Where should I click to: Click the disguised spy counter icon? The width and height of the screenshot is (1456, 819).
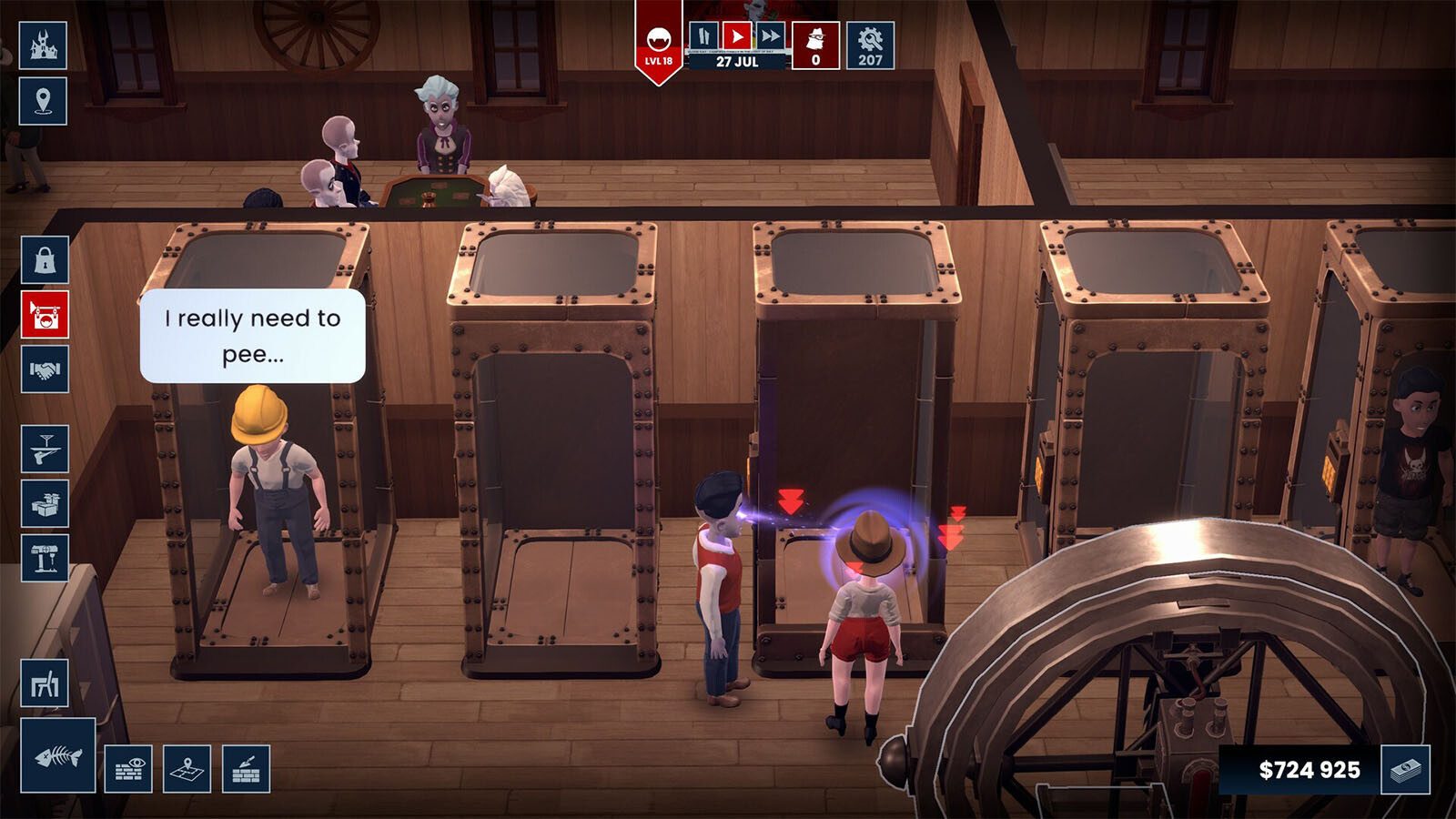click(x=815, y=45)
